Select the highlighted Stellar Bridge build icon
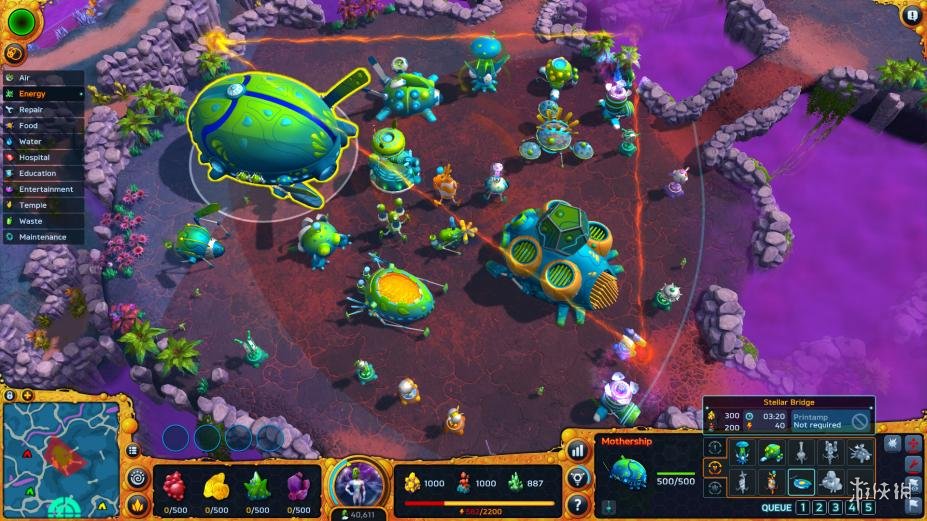The image size is (927, 521). (x=800, y=482)
